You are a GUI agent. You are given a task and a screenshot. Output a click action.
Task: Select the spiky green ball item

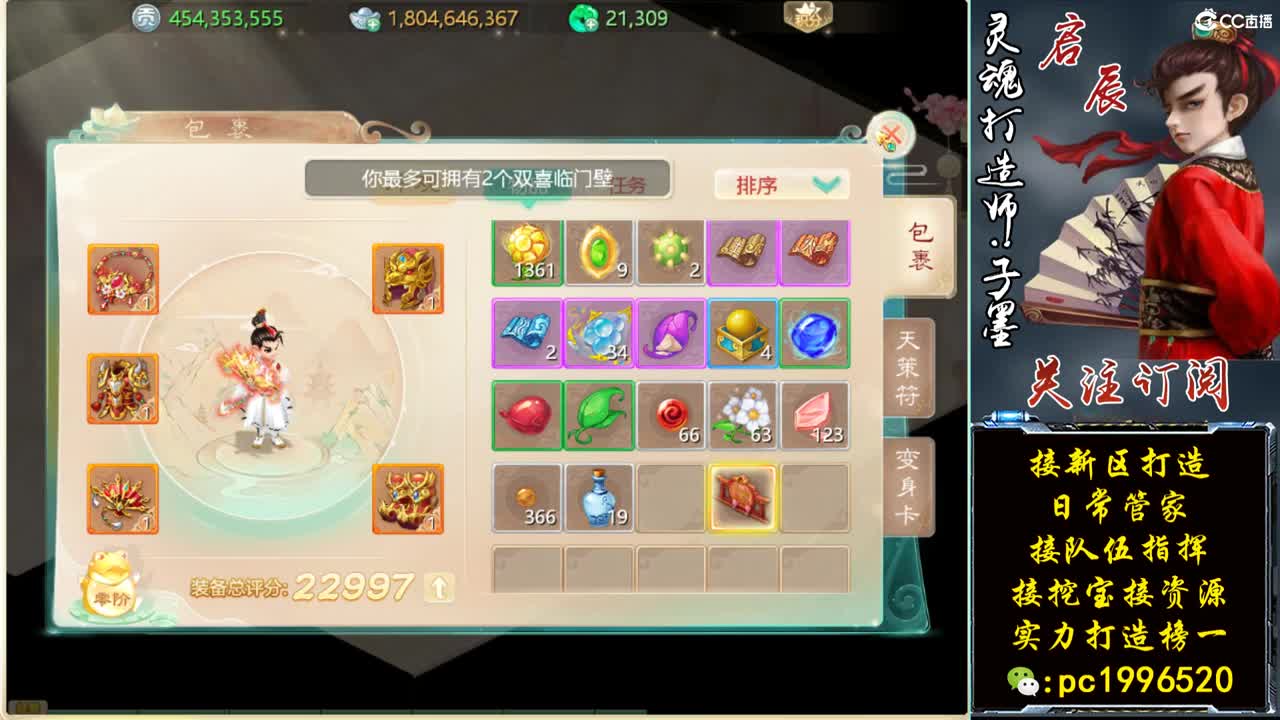point(670,253)
